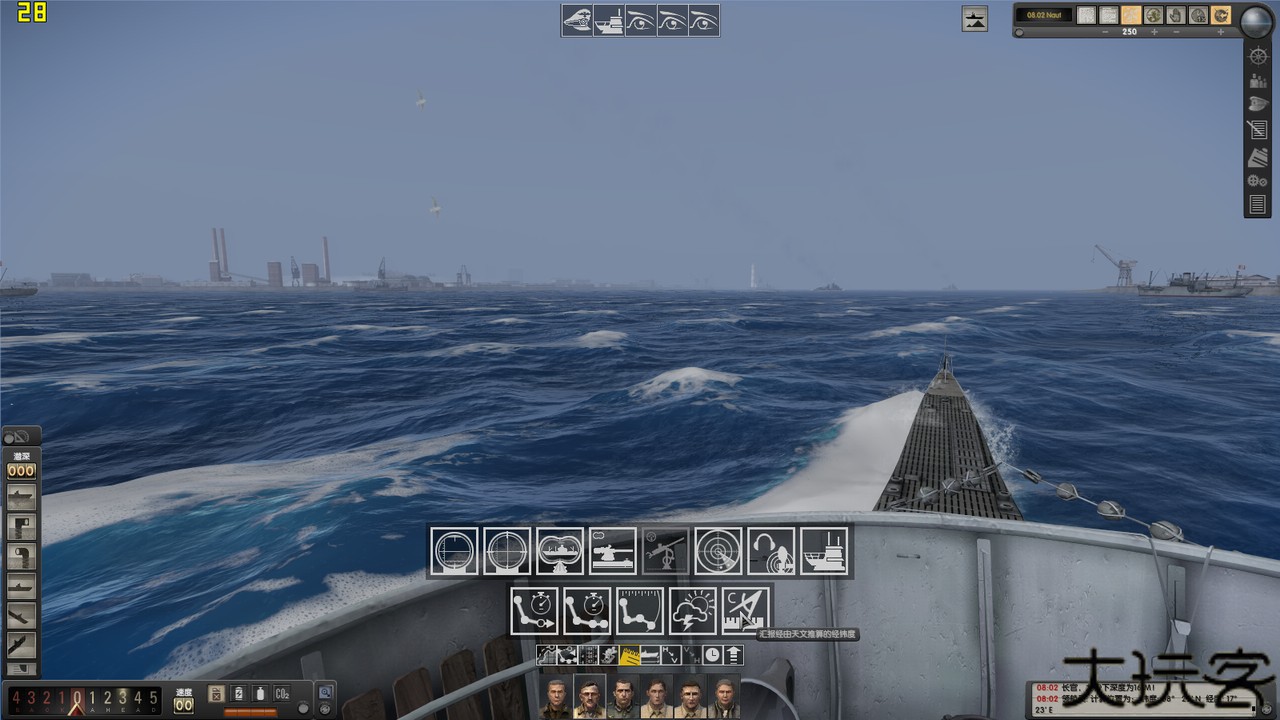Open the ship's wheel navigation panel

click(1258, 56)
